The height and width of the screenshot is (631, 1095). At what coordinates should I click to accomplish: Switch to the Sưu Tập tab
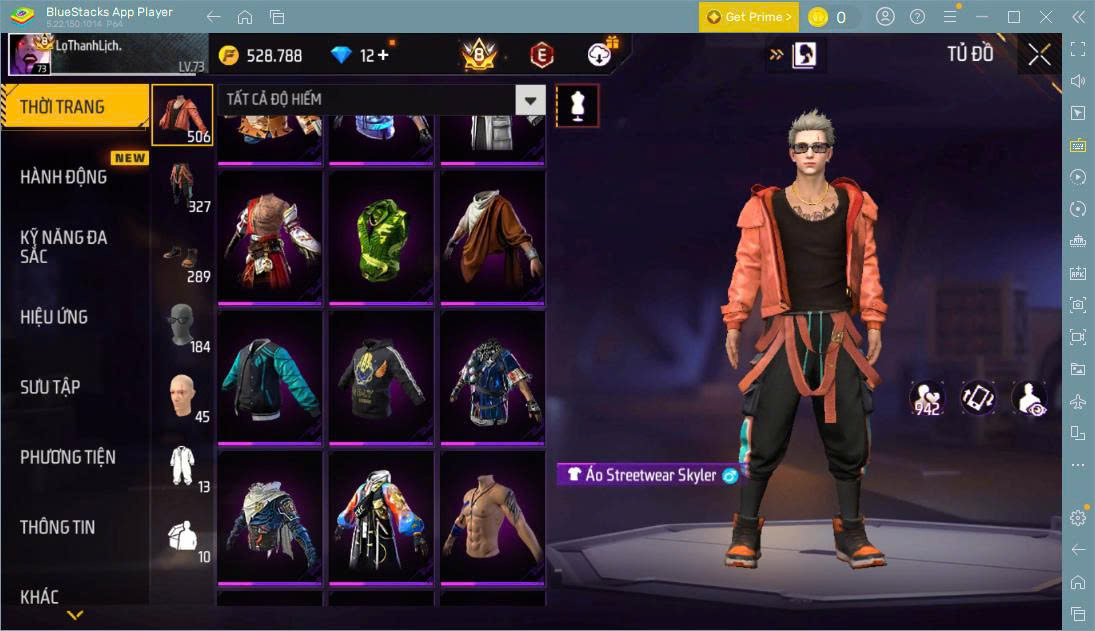[50, 387]
